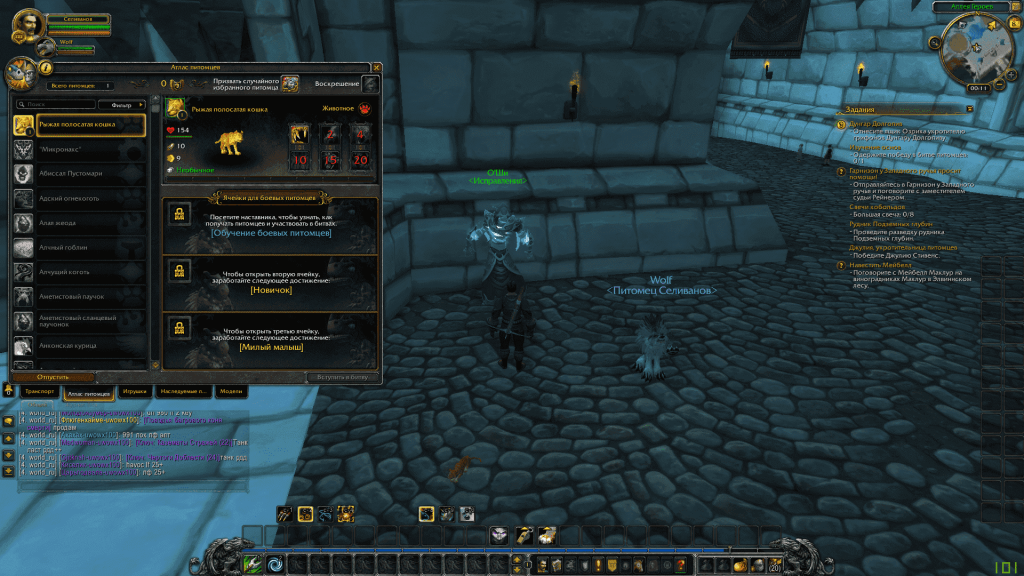Open the Обучение боевых питомцев link
Image resolution: width=1024 pixels, height=576 pixels.
point(271,233)
